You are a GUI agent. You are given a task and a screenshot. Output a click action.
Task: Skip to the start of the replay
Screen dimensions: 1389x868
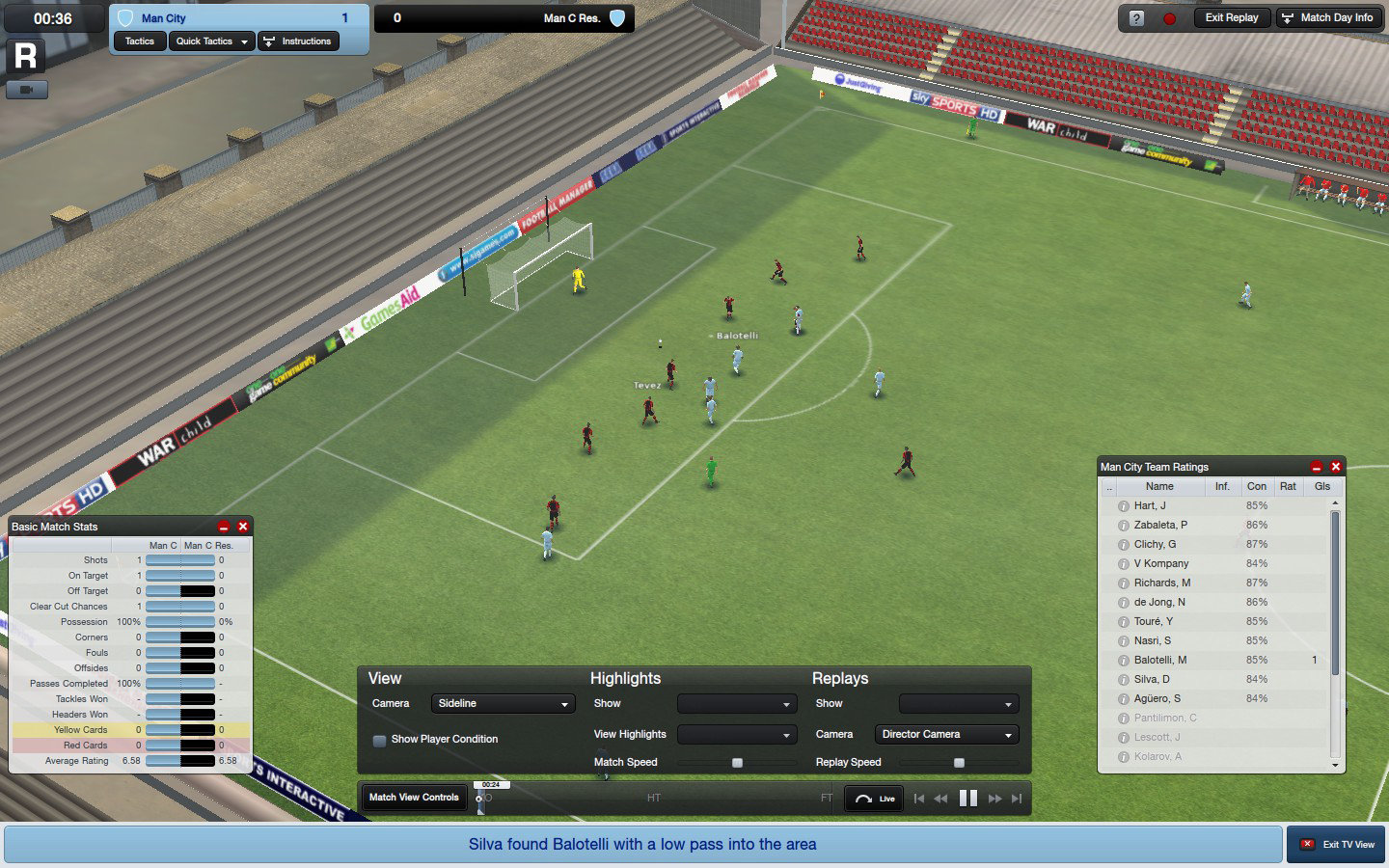click(x=918, y=798)
